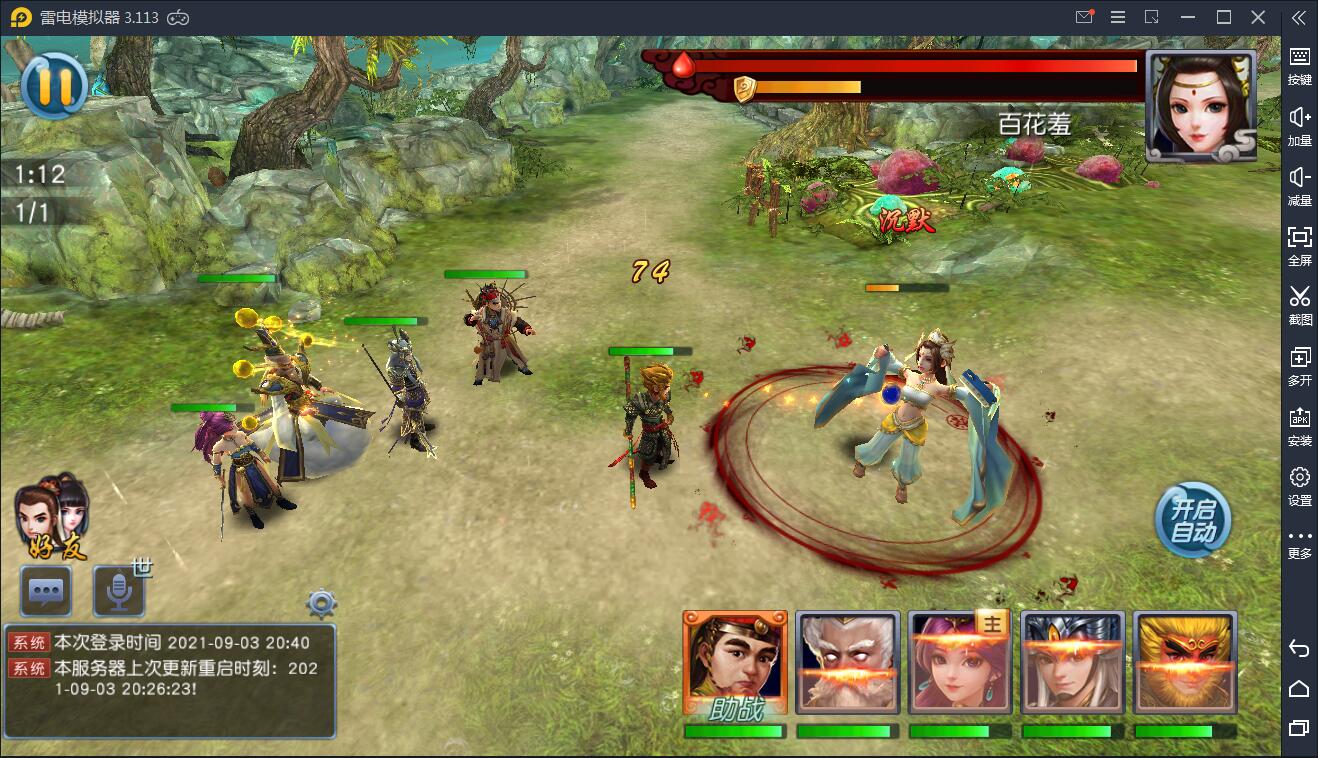1318x758 pixels.
Task: Select the Monkey King hero portrait
Action: pyautogui.click(x=1185, y=664)
